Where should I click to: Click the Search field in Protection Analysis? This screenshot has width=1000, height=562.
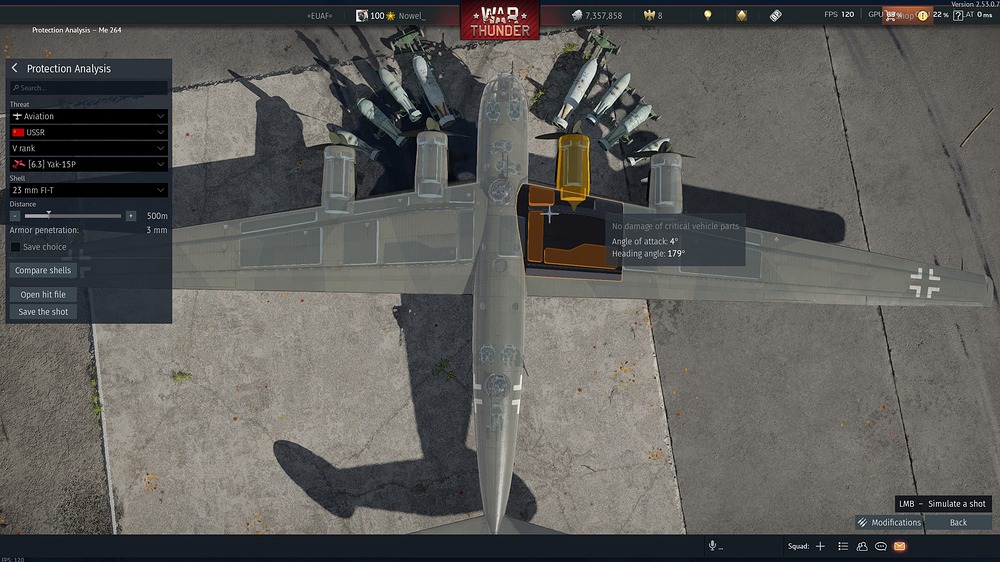pyautogui.click(x=90, y=88)
